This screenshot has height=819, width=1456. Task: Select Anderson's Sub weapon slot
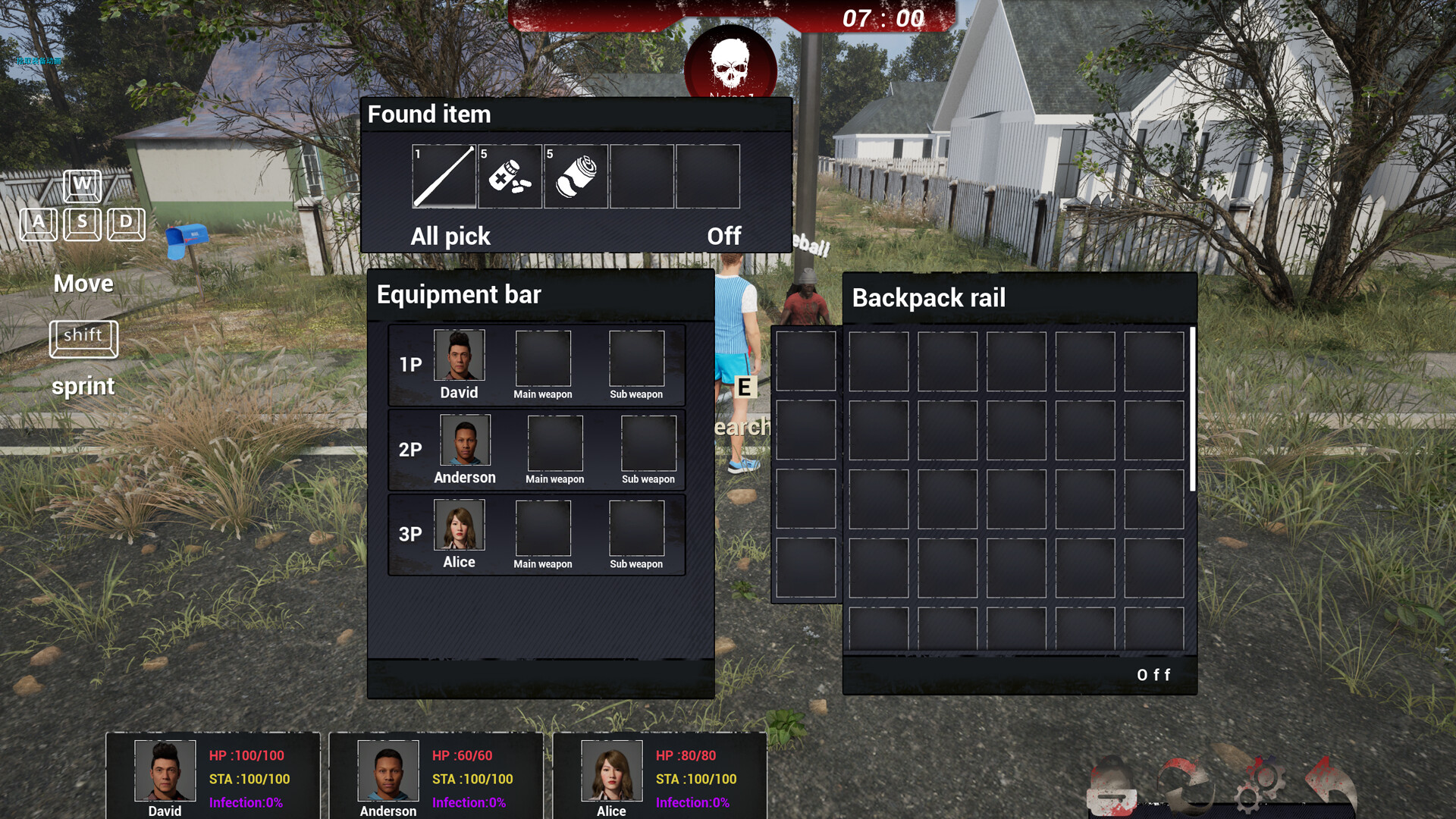tap(648, 442)
